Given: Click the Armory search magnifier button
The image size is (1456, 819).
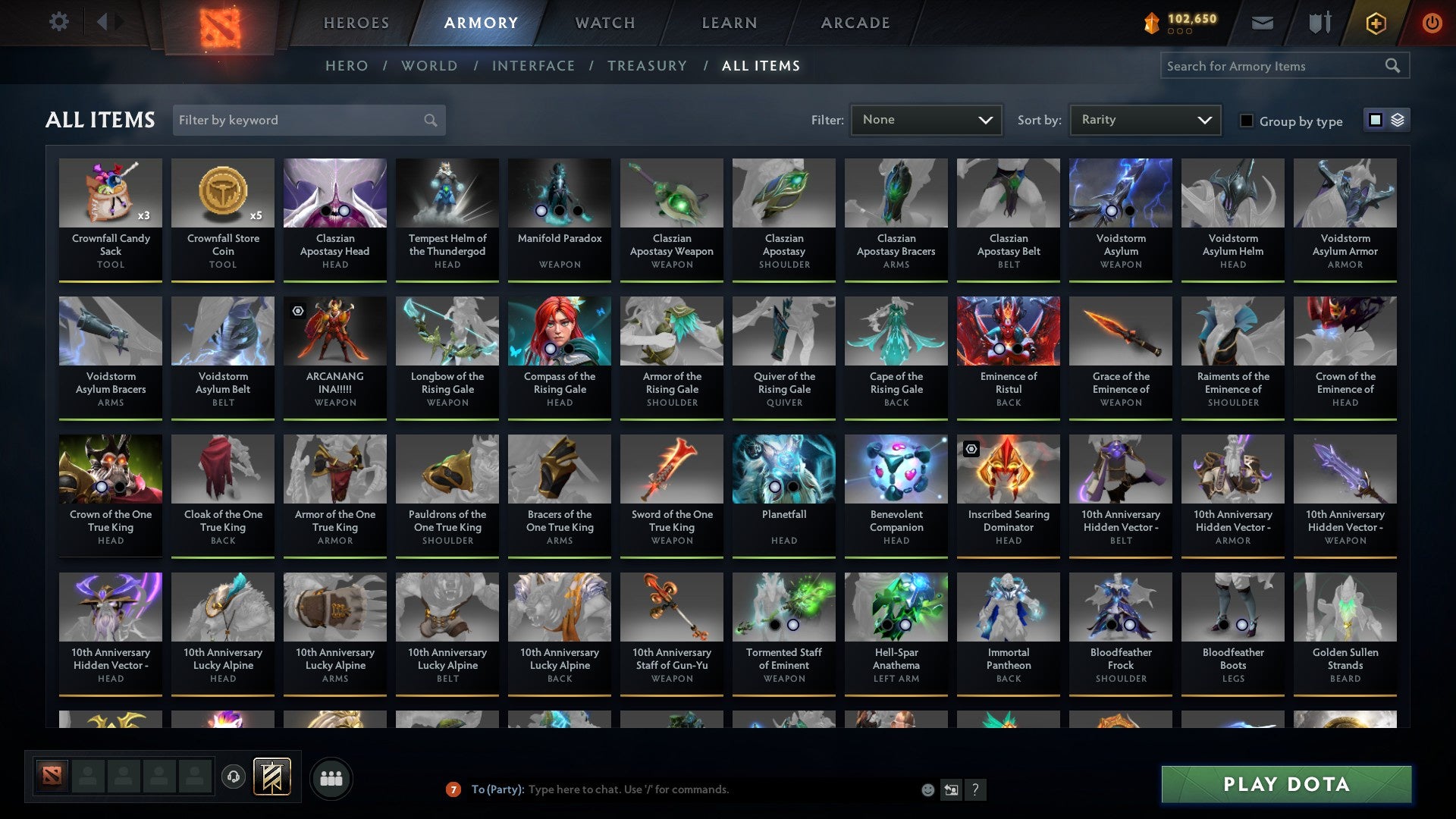Looking at the screenshot, I should point(1394,66).
